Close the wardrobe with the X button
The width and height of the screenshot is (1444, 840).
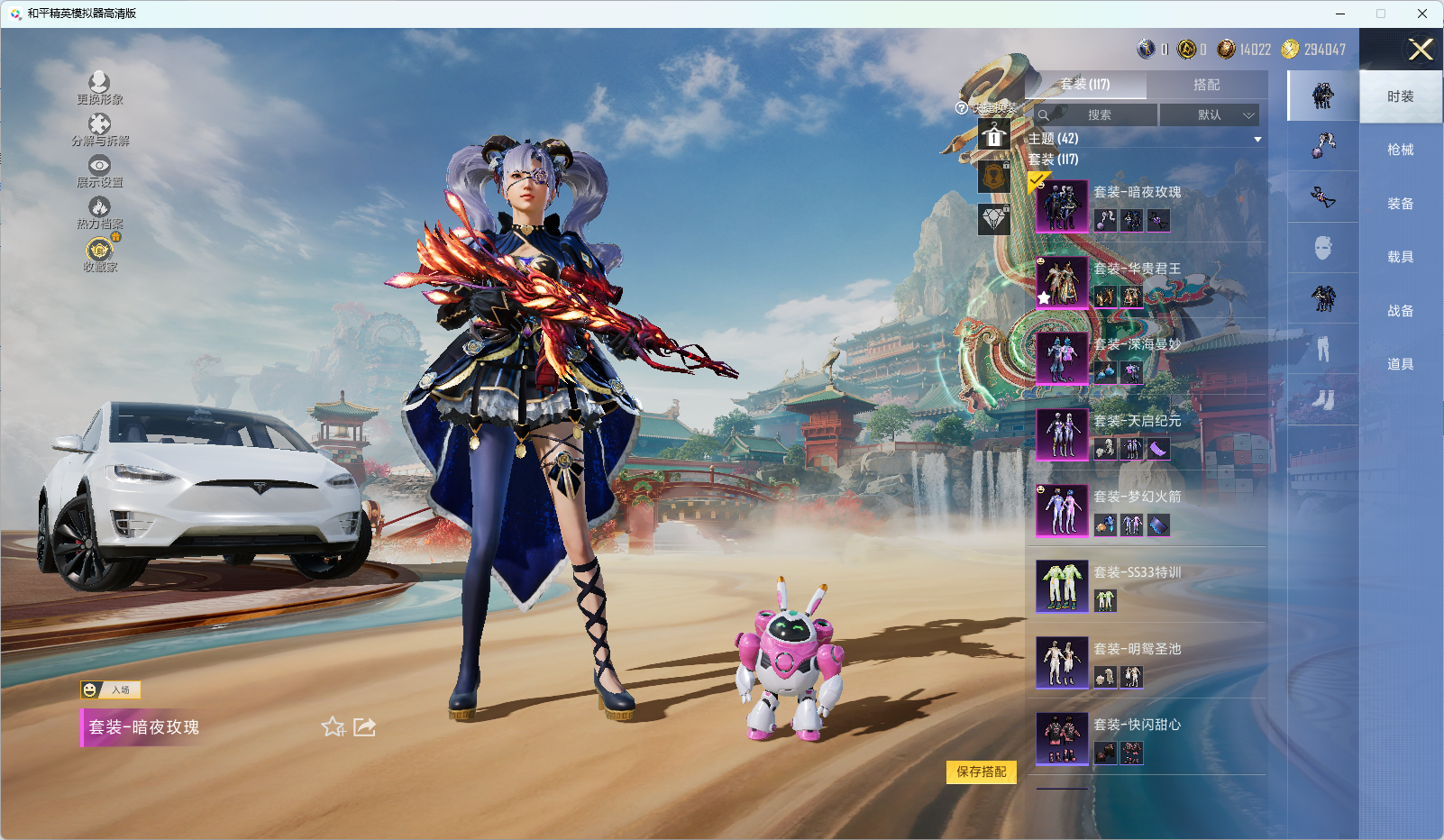pos(1421,50)
